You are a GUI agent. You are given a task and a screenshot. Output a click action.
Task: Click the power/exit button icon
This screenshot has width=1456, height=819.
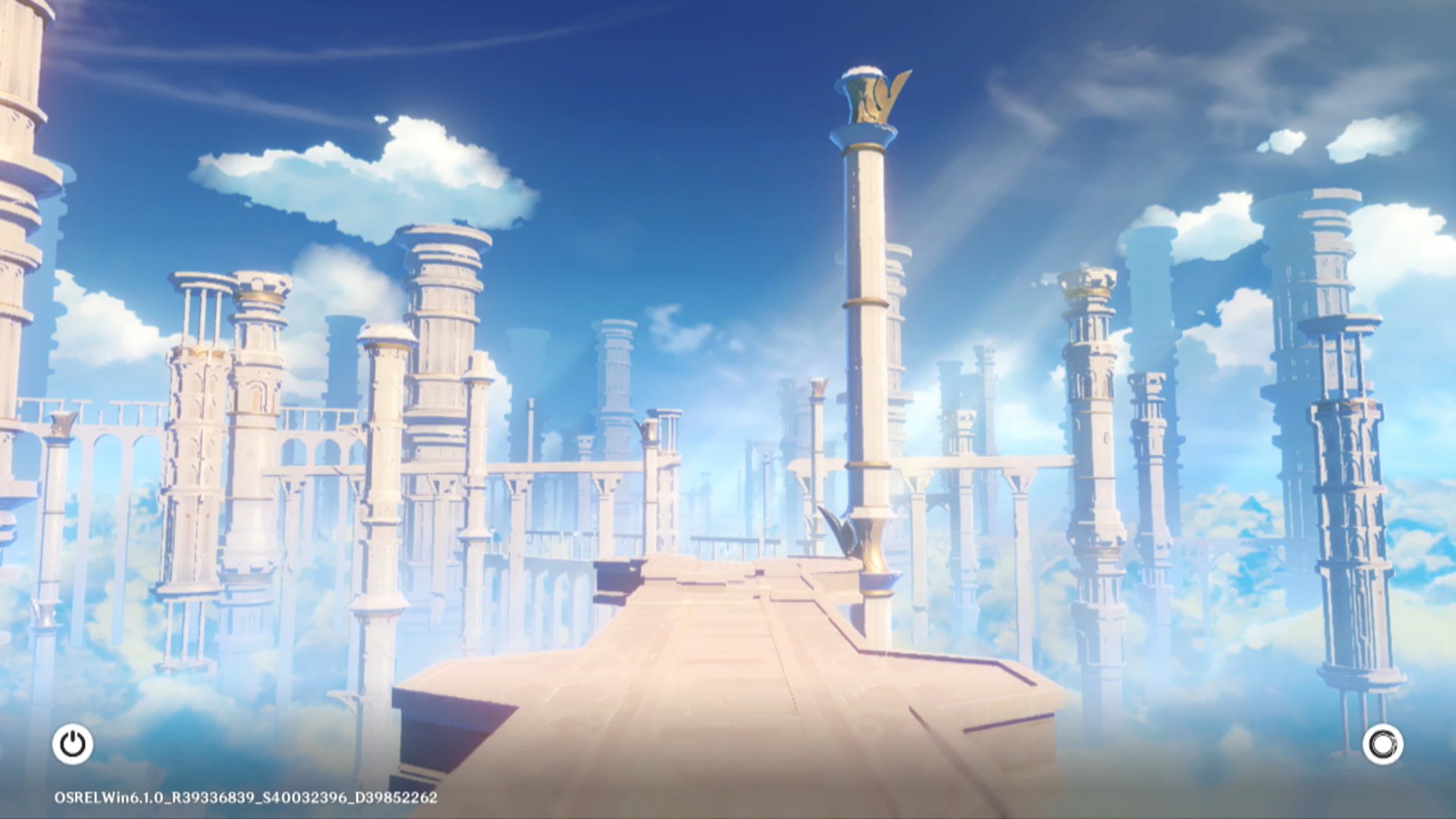tap(73, 744)
